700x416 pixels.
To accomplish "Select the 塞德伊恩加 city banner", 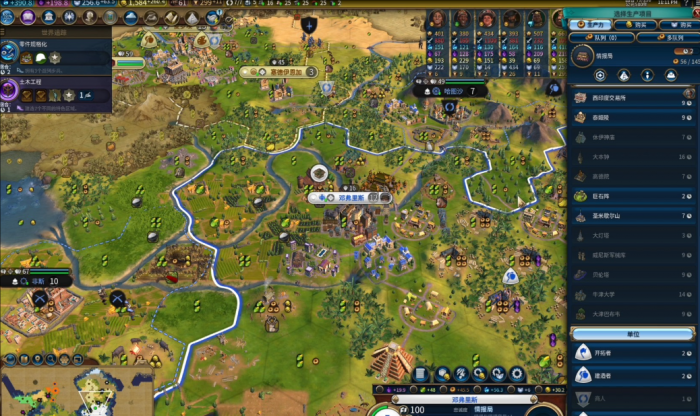I will (278, 72).
